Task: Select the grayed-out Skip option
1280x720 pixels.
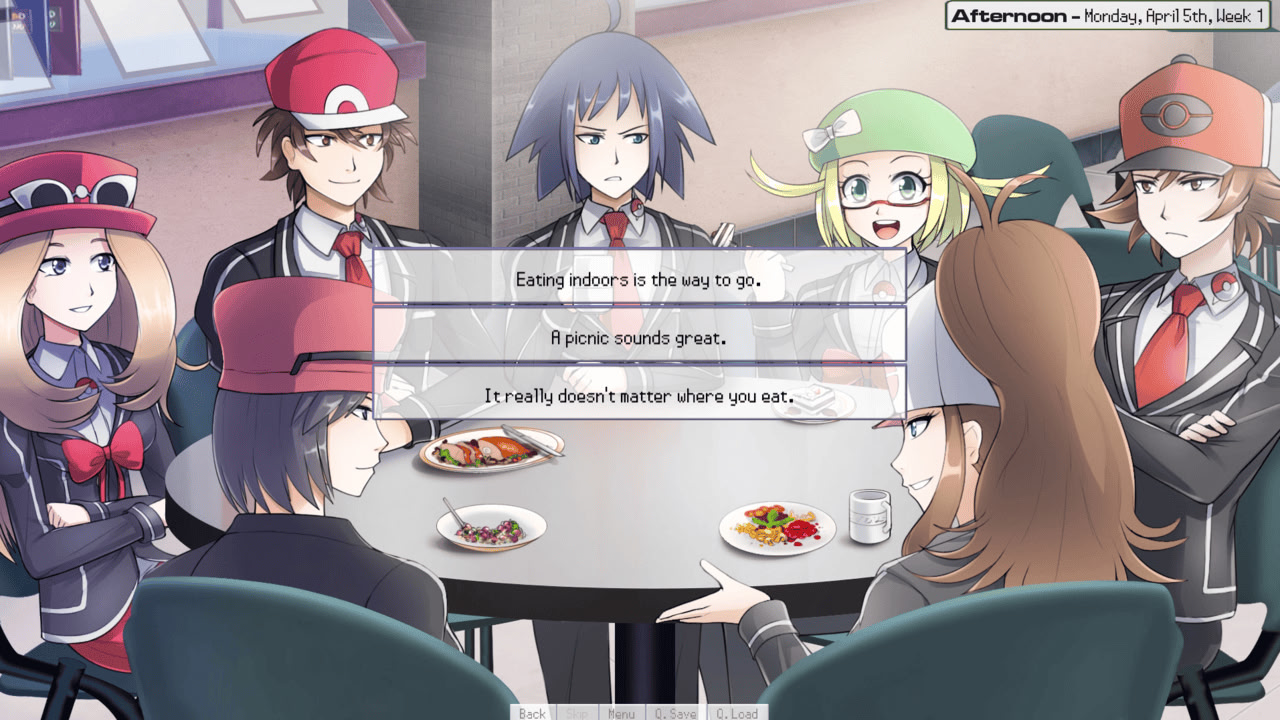Action: (x=575, y=713)
